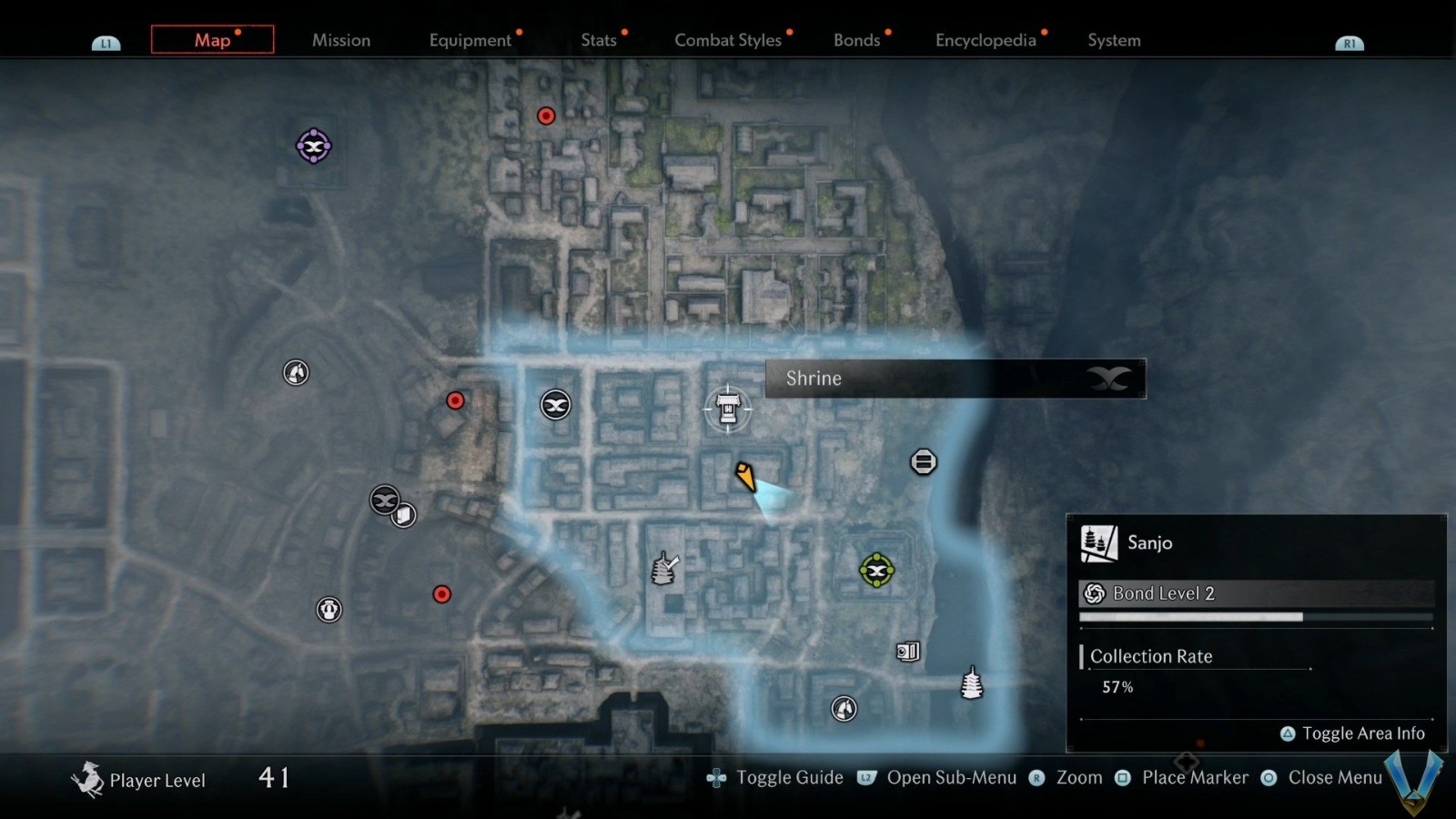This screenshot has width=1456, height=819.
Task: Select the octagonal gate marker icon
Action: coord(923,461)
